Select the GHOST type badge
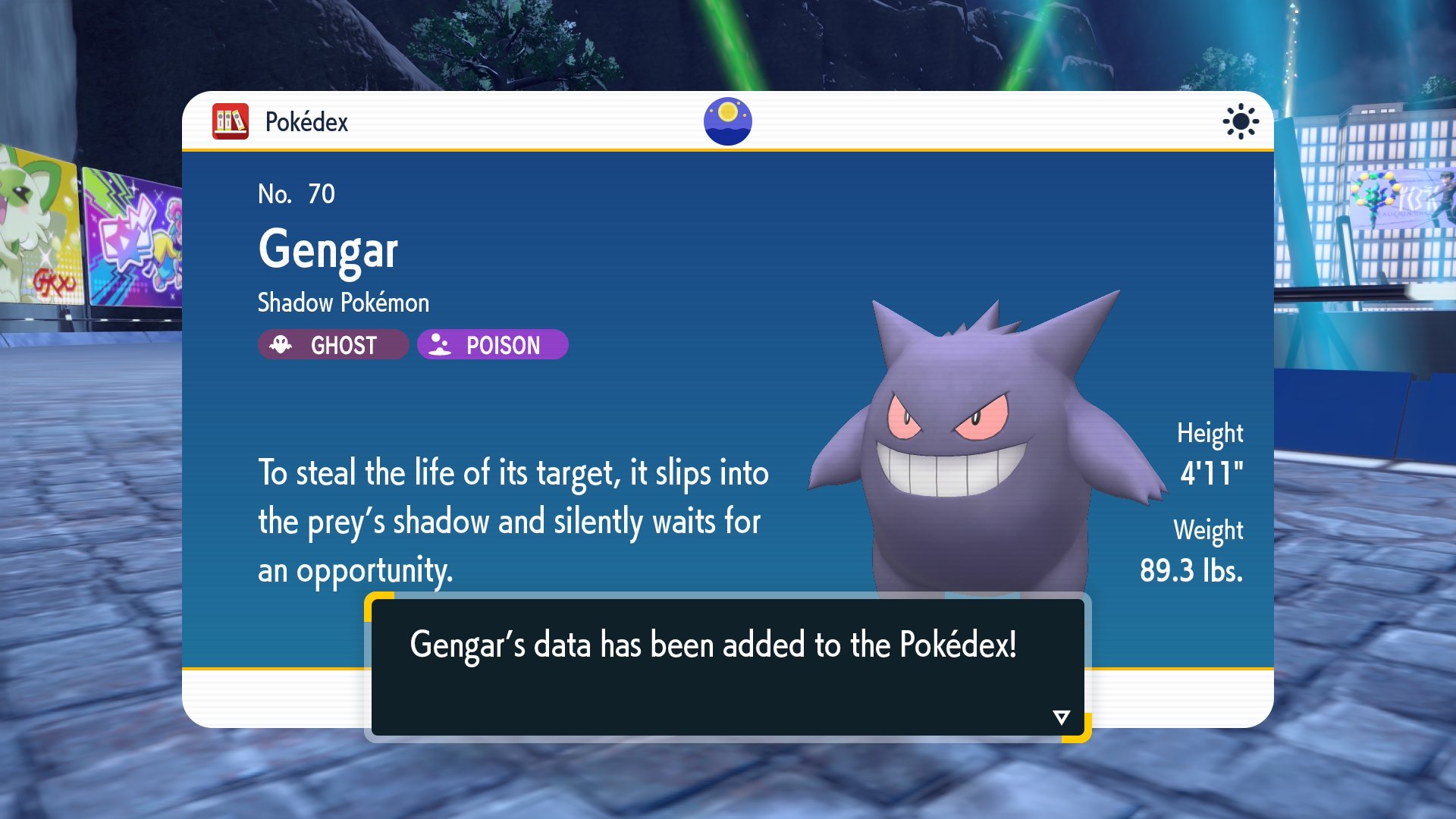1456x819 pixels. click(x=333, y=345)
